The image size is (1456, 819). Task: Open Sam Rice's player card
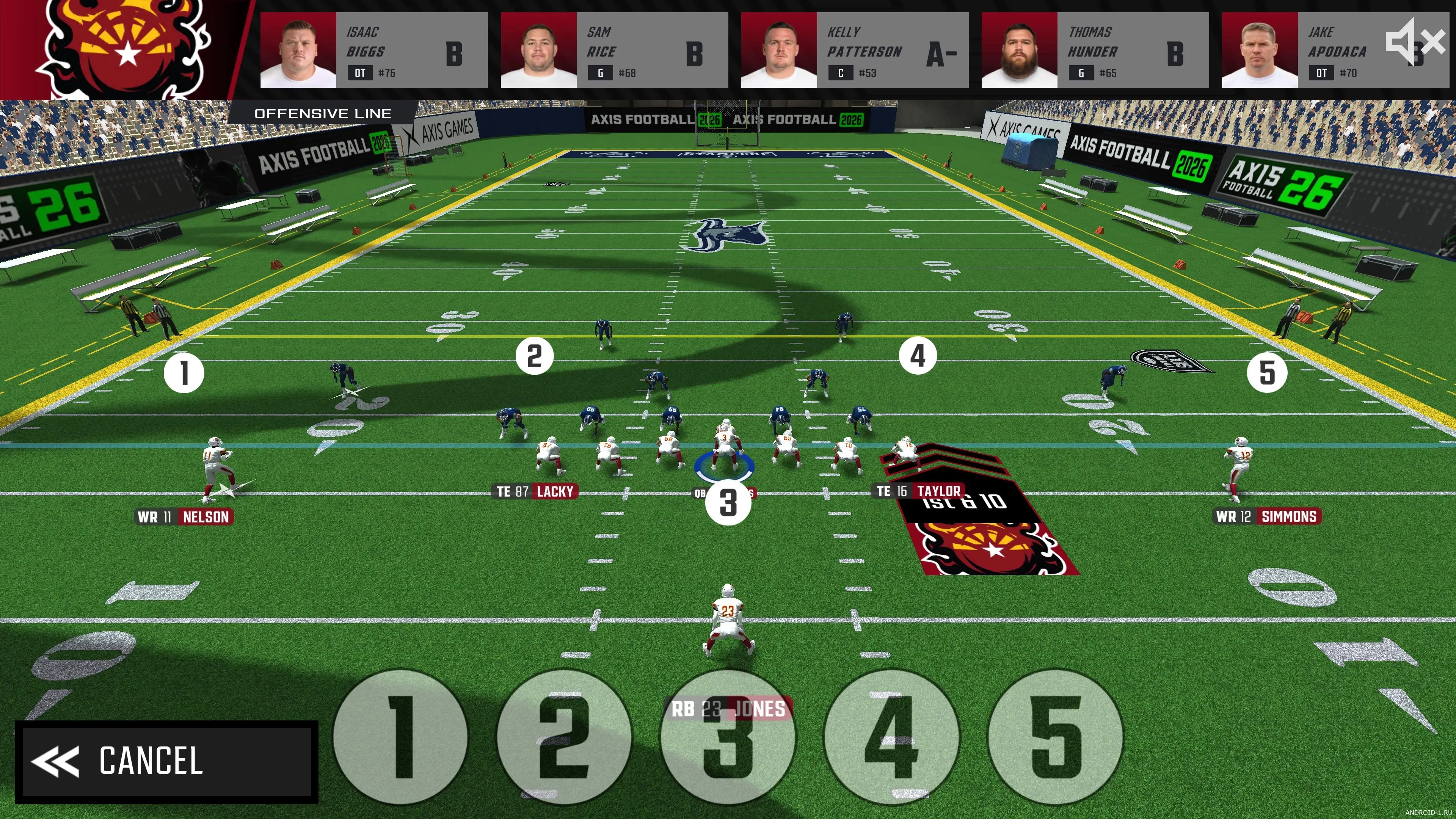pyautogui.click(x=614, y=50)
